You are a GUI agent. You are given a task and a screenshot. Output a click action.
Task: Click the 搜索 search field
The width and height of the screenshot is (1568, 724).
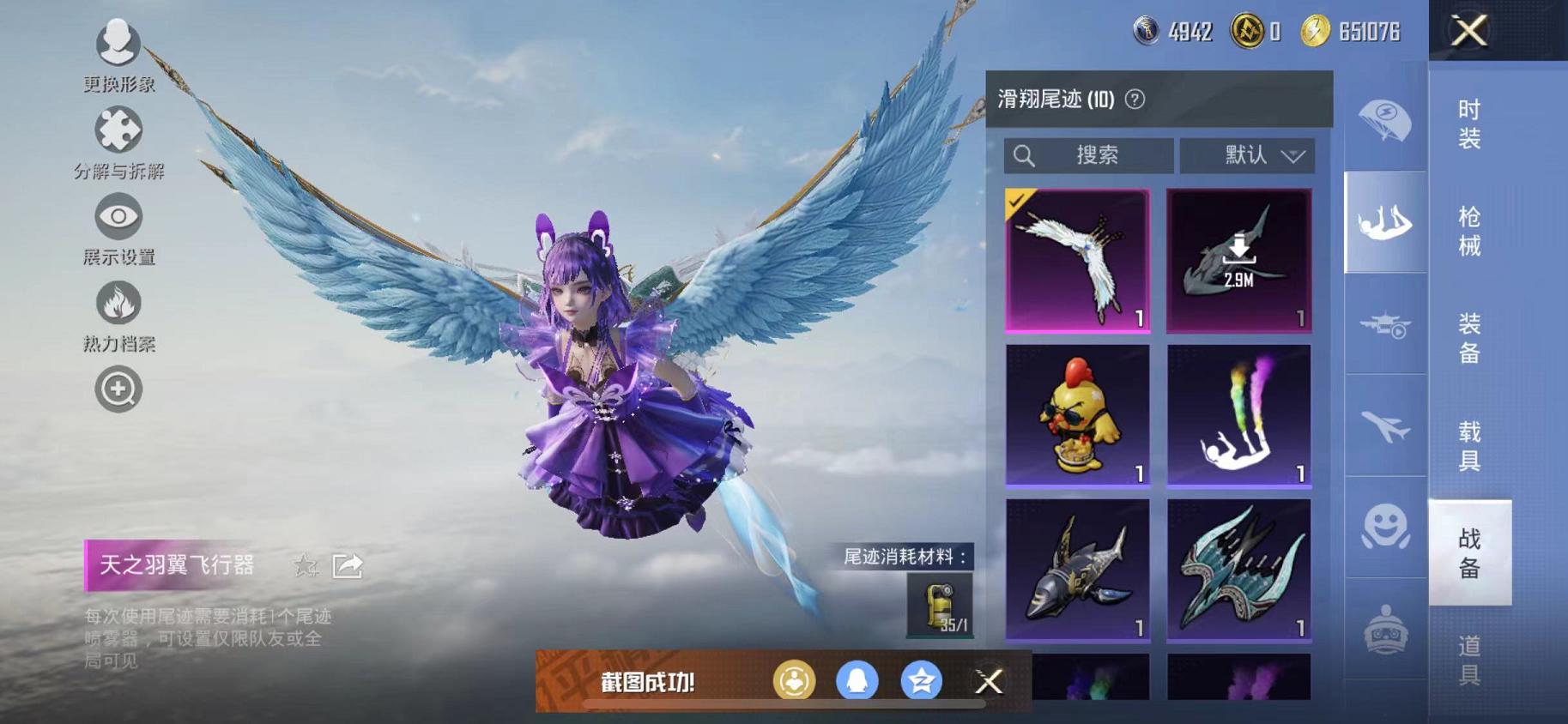(x=1090, y=155)
